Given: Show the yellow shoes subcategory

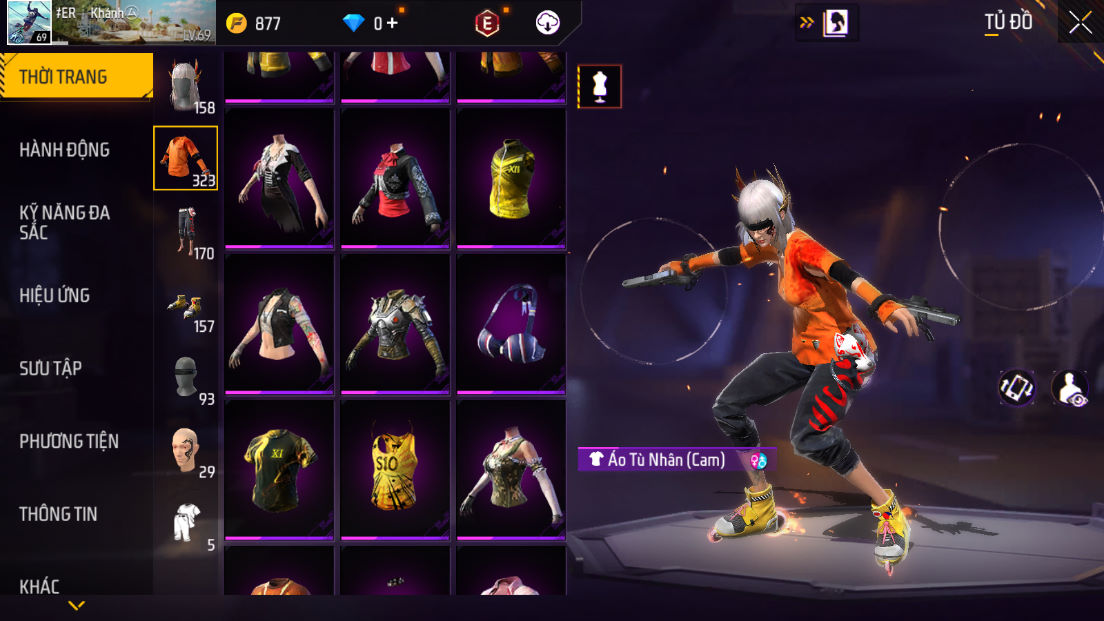Looking at the screenshot, I should [x=185, y=304].
